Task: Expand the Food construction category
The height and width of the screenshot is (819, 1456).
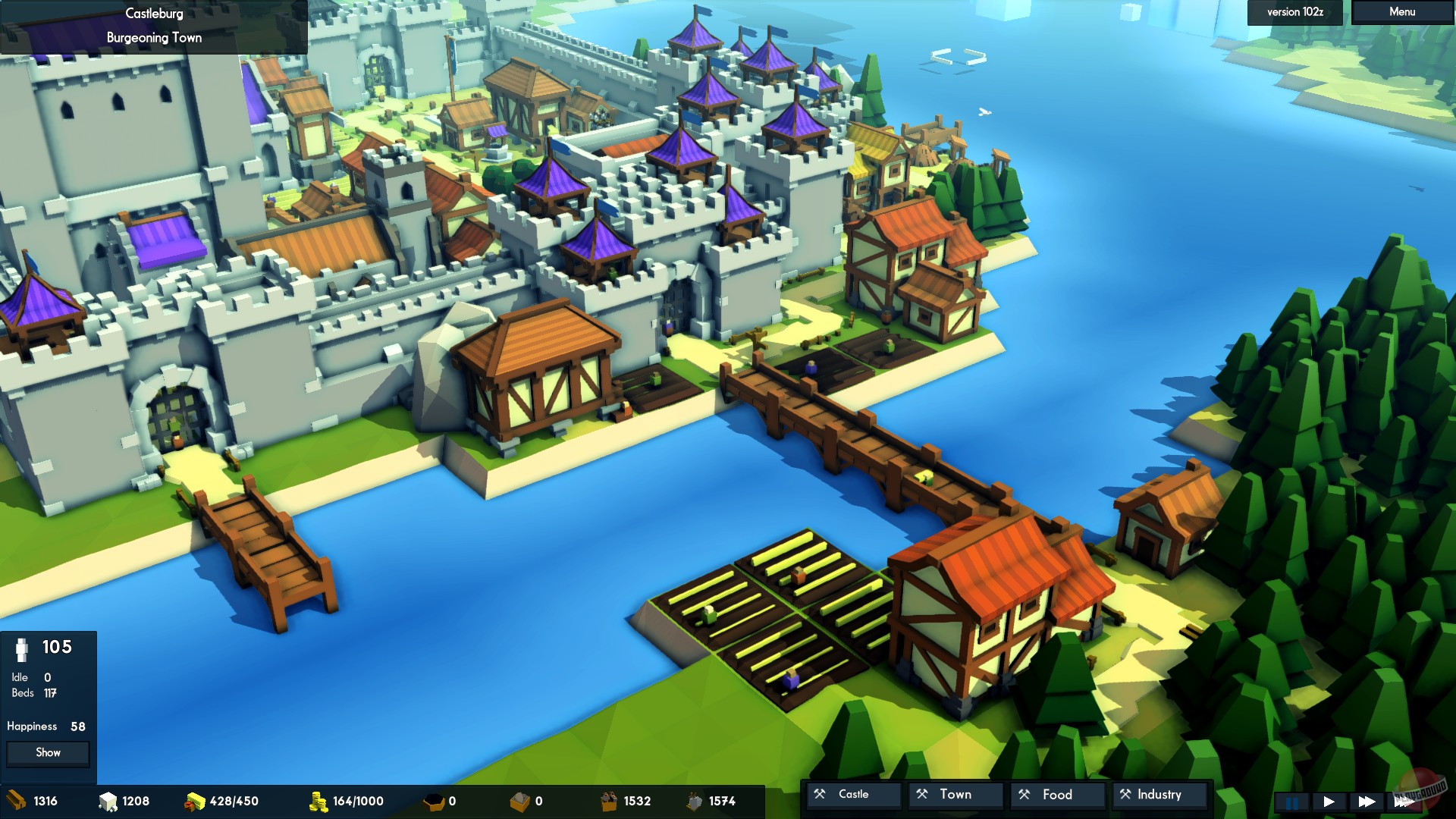Action: coord(1056,795)
